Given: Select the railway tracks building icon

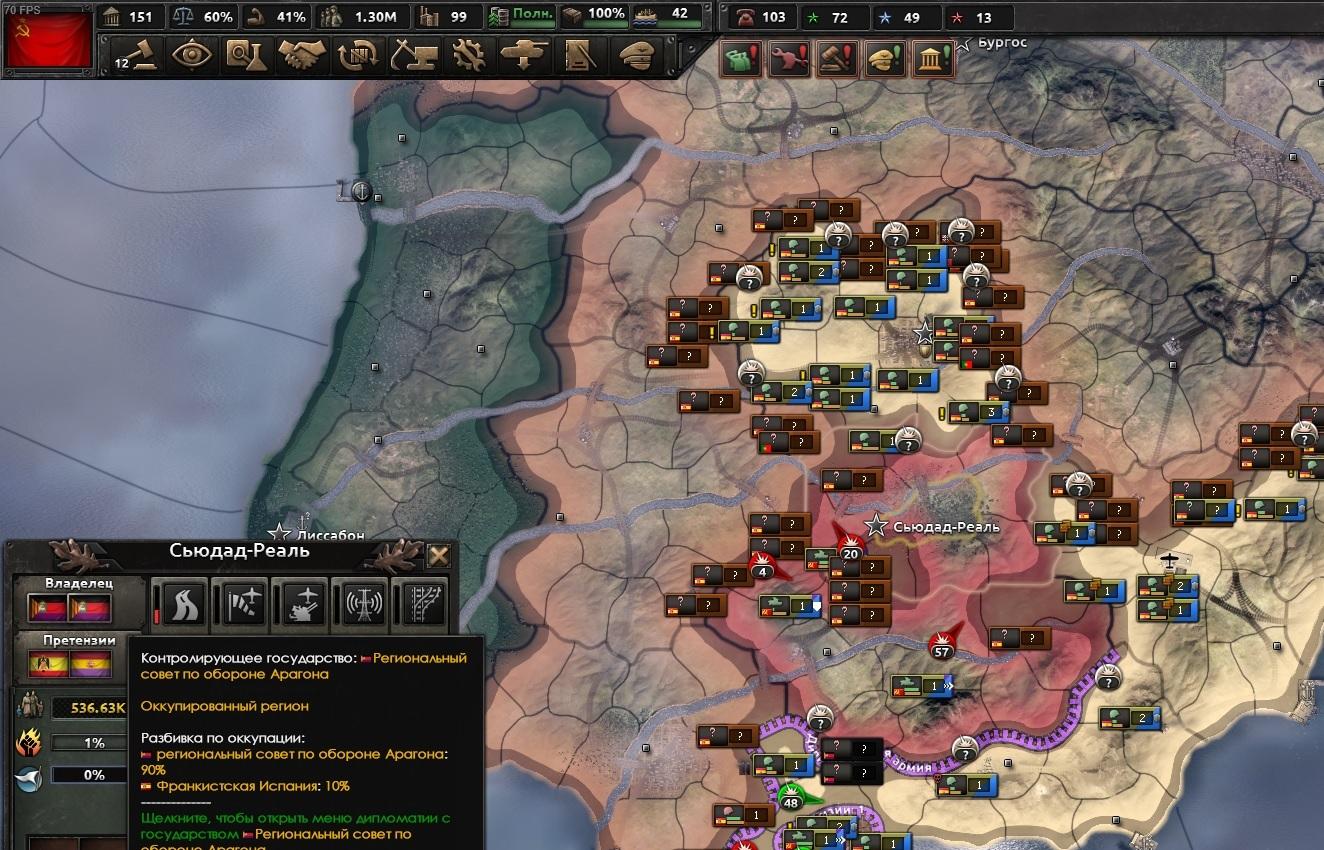Looking at the screenshot, I should [419, 602].
